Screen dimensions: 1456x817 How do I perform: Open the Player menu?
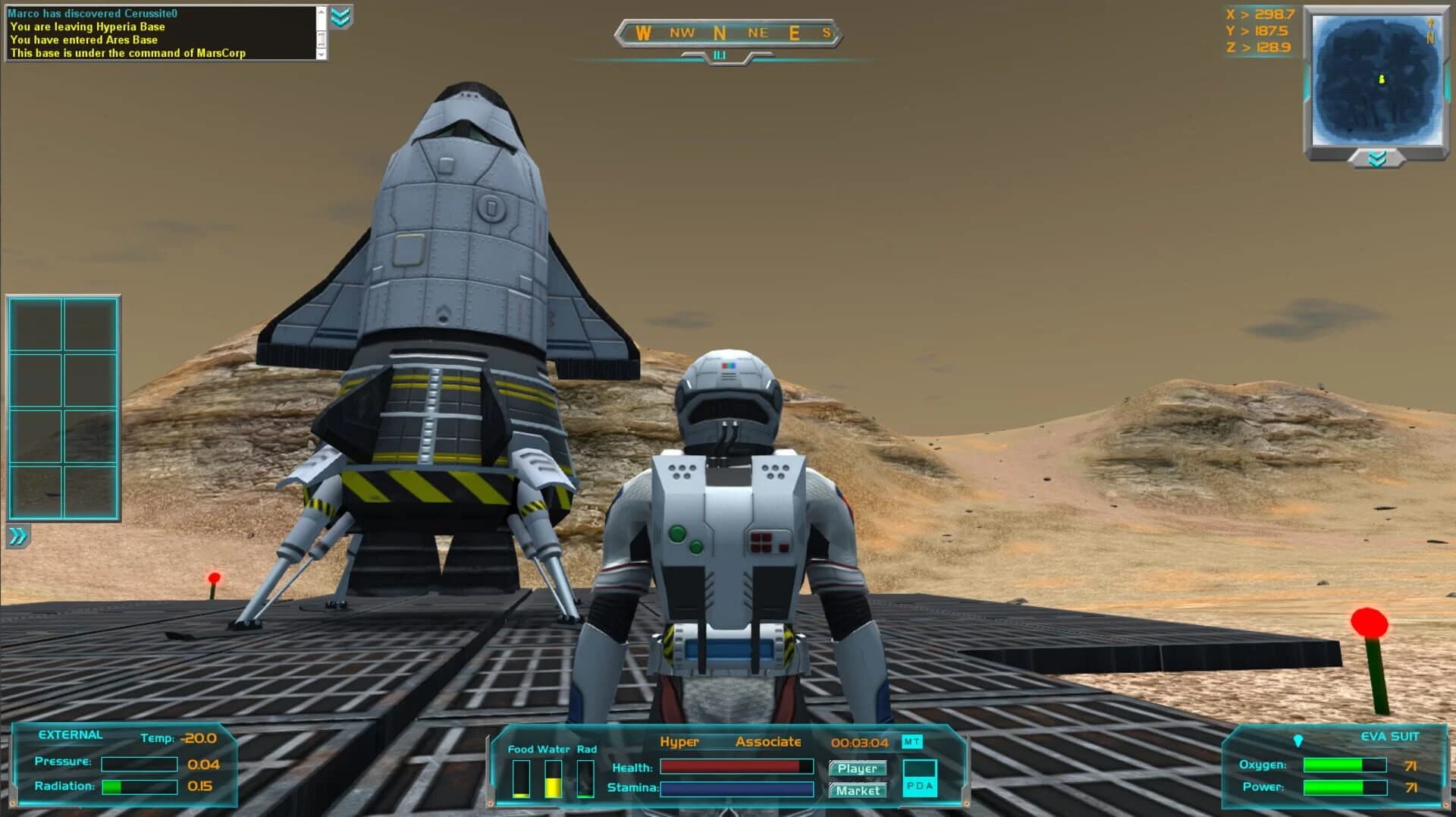858,768
